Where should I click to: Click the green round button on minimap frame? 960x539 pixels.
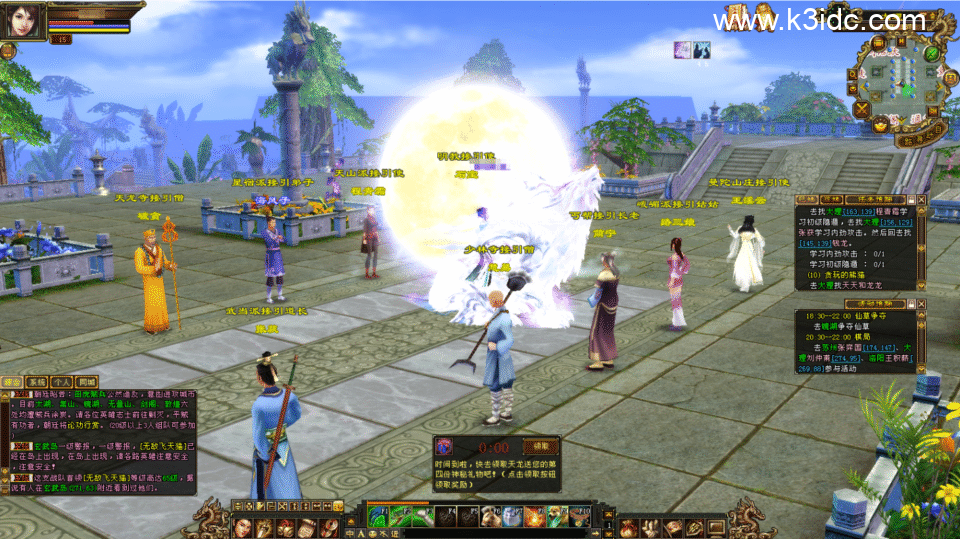point(932,53)
